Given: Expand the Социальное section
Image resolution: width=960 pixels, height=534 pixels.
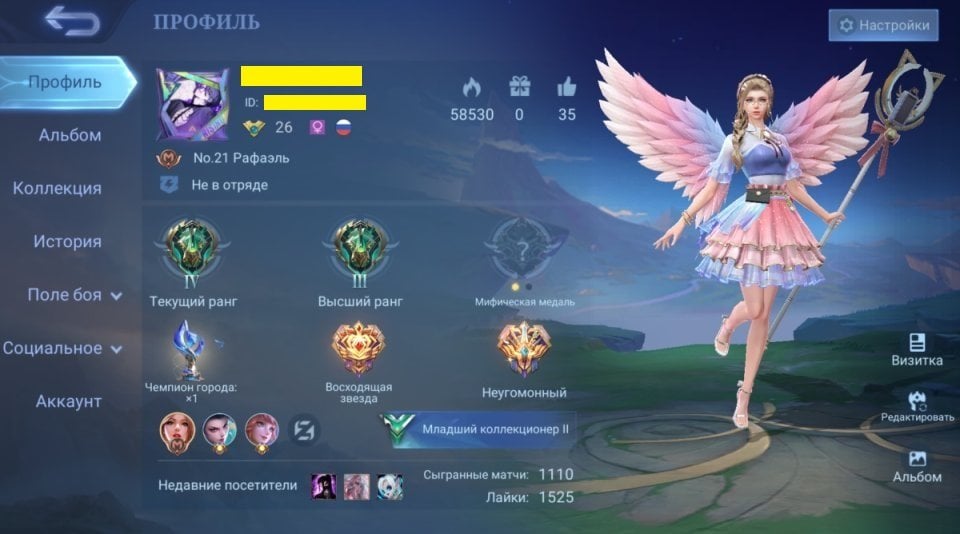Looking at the screenshot, I should click(x=62, y=348).
